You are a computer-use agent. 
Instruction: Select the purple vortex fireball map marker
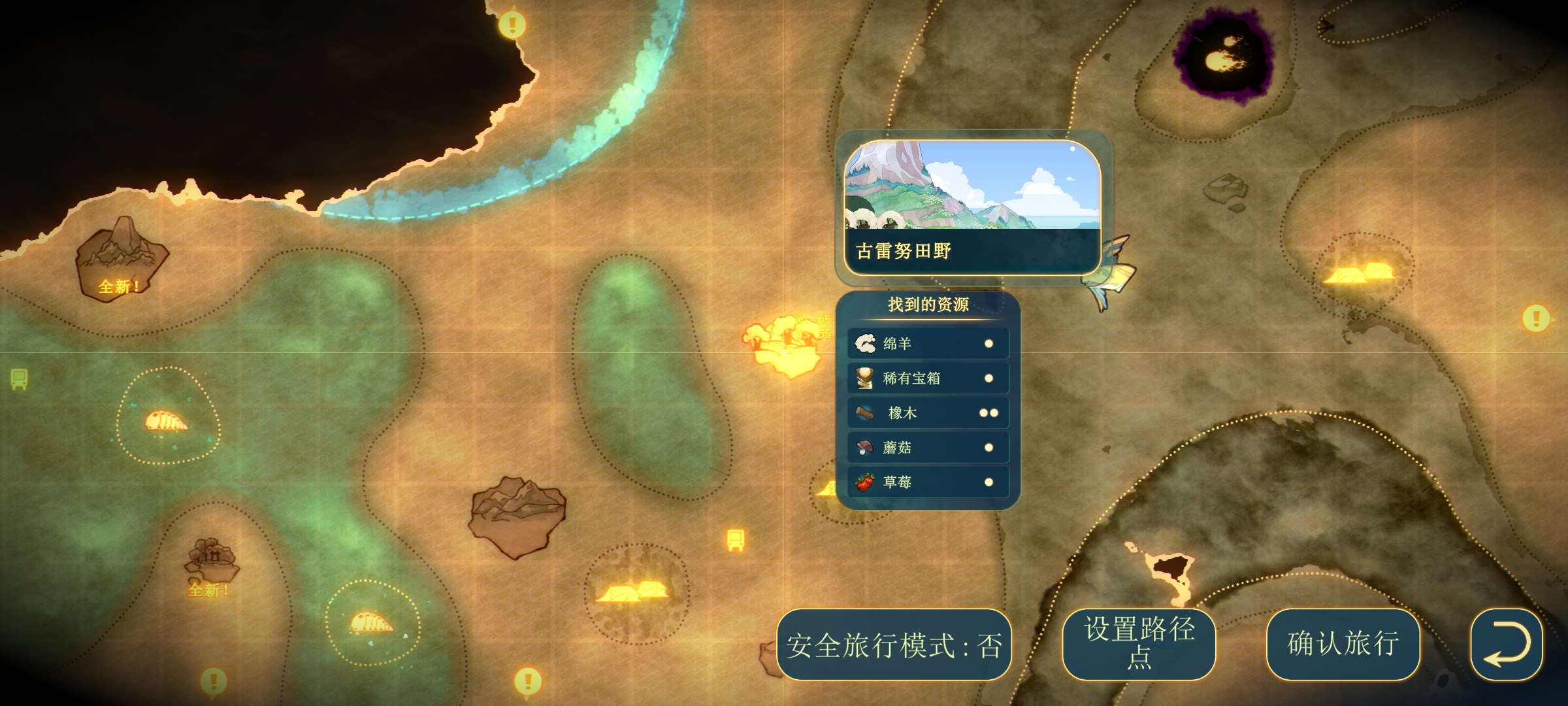(1223, 59)
